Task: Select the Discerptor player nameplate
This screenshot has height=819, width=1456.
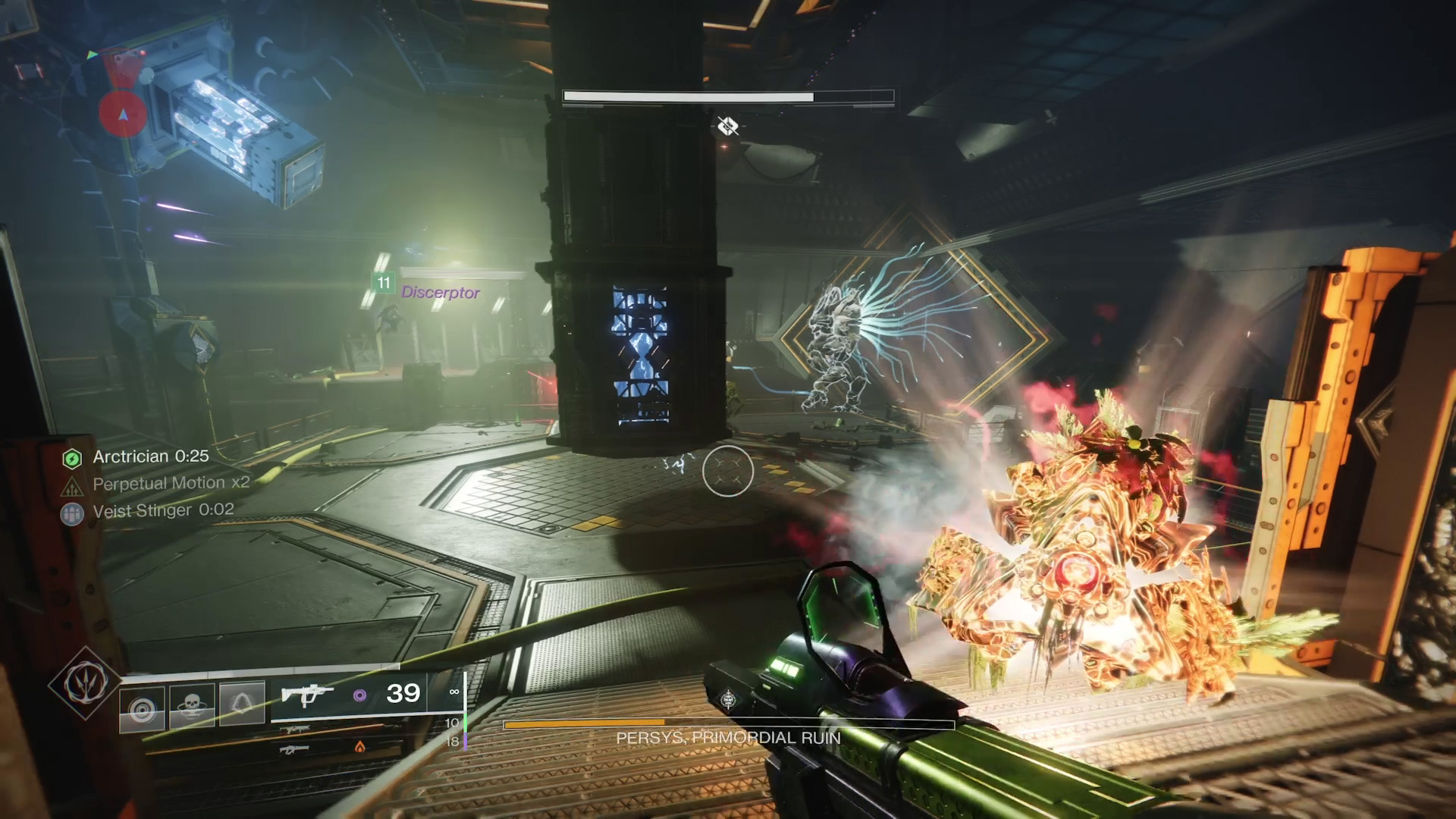Action: pos(440,292)
